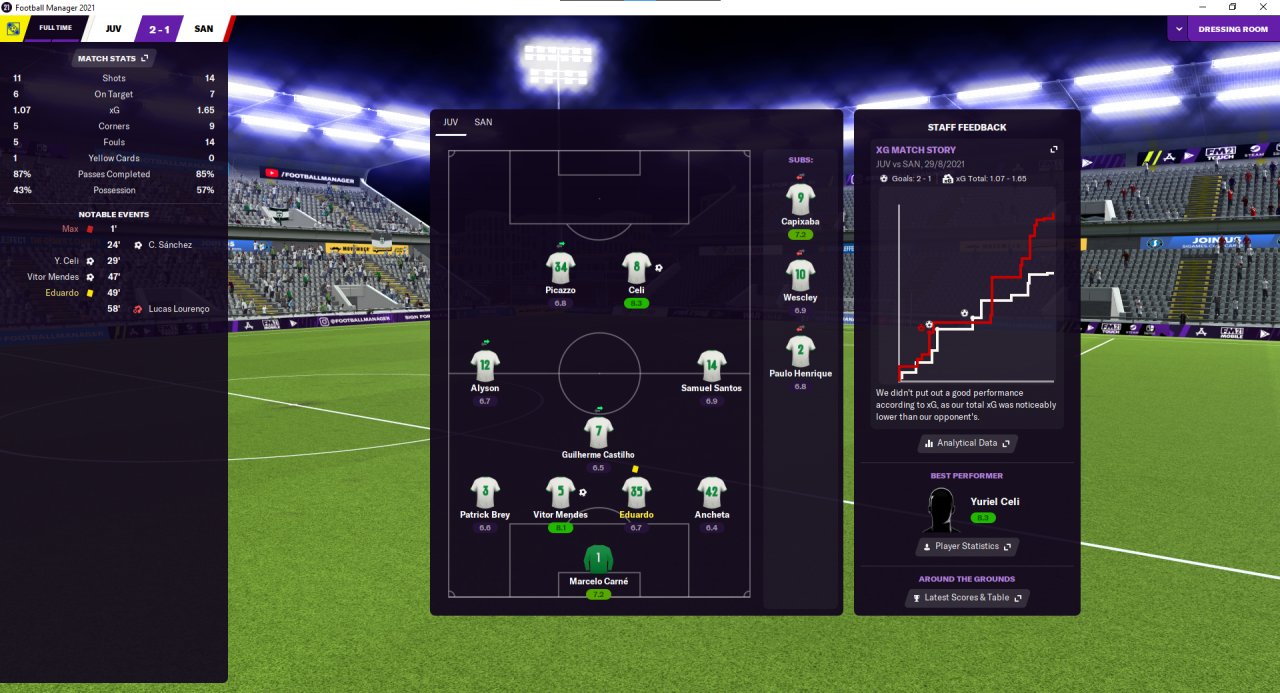
Task: Select substitute Paulo Henrique
Action: click(800, 351)
